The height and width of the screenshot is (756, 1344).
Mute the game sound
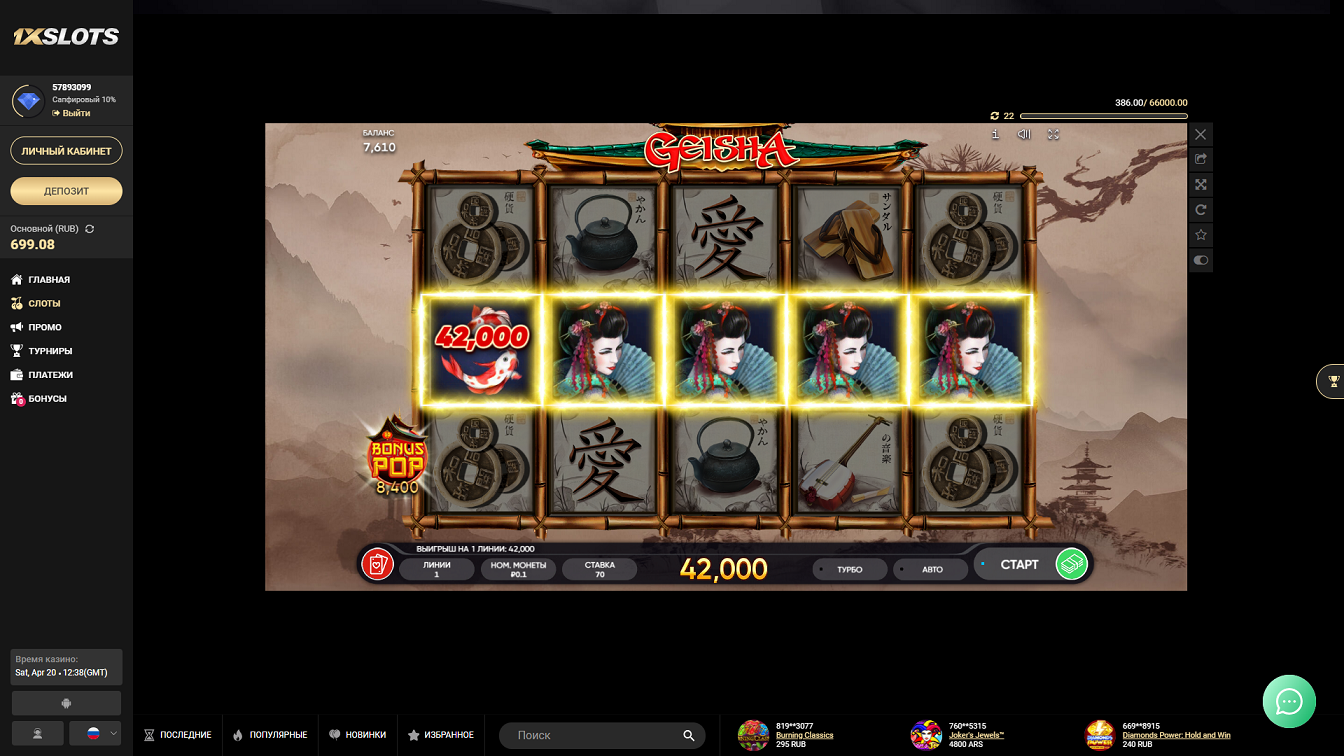[x=1024, y=134]
